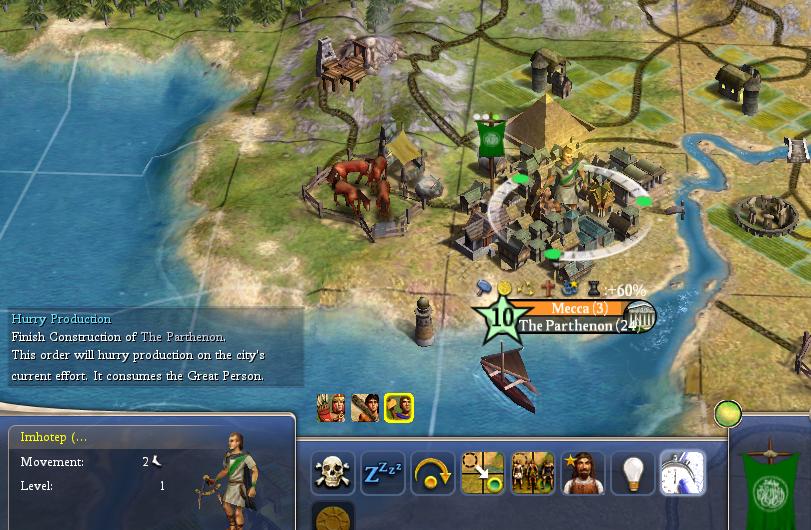Discover technology with the light bulb
Screen dimensions: 811x530
tap(632, 473)
